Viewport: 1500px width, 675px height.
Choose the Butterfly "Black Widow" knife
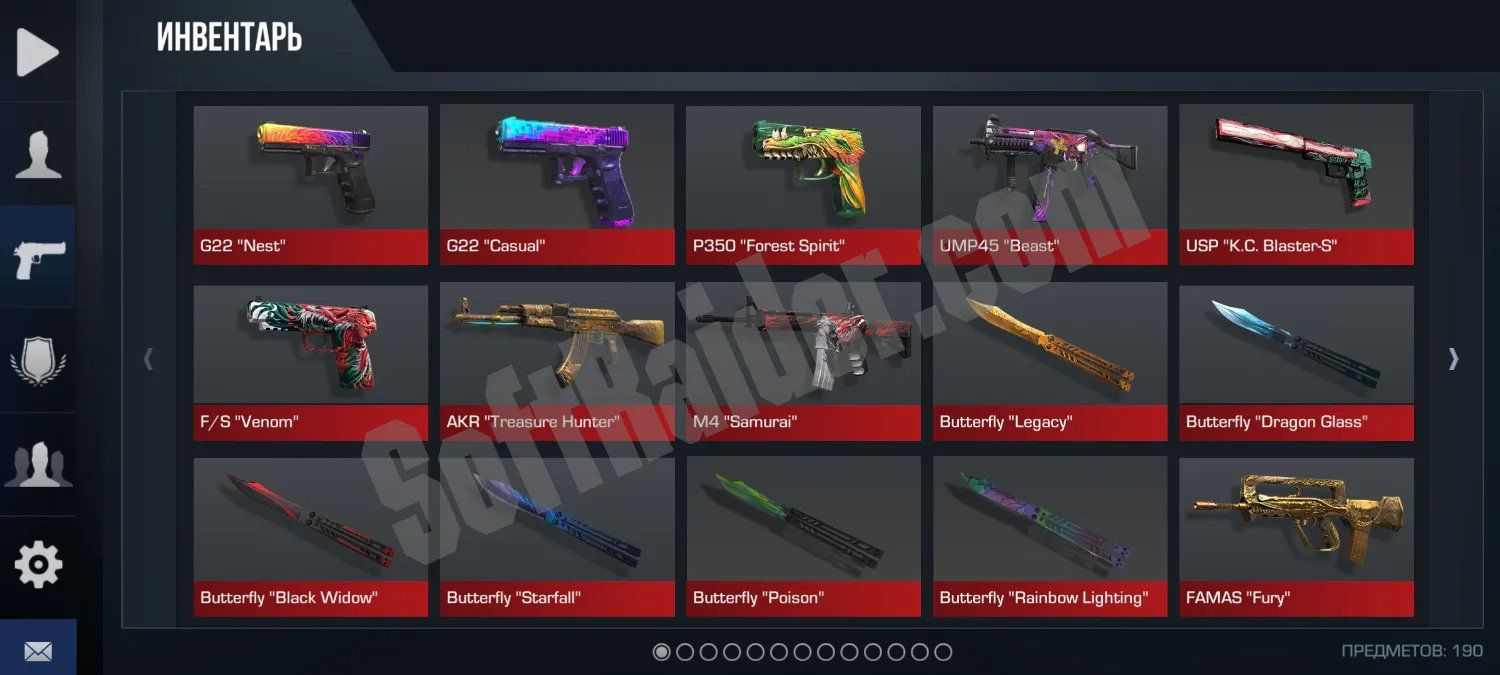[311, 537]
